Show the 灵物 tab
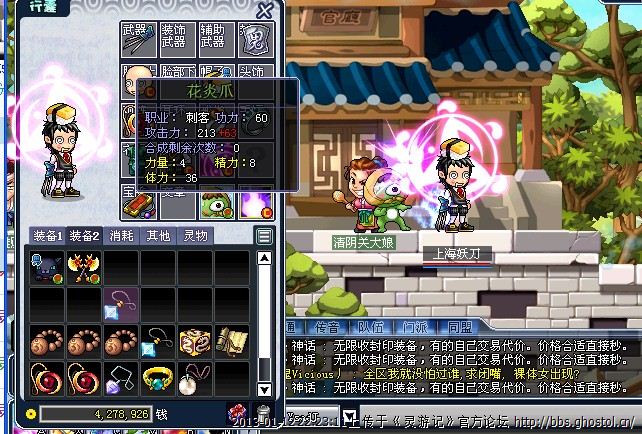 (195, 236)
